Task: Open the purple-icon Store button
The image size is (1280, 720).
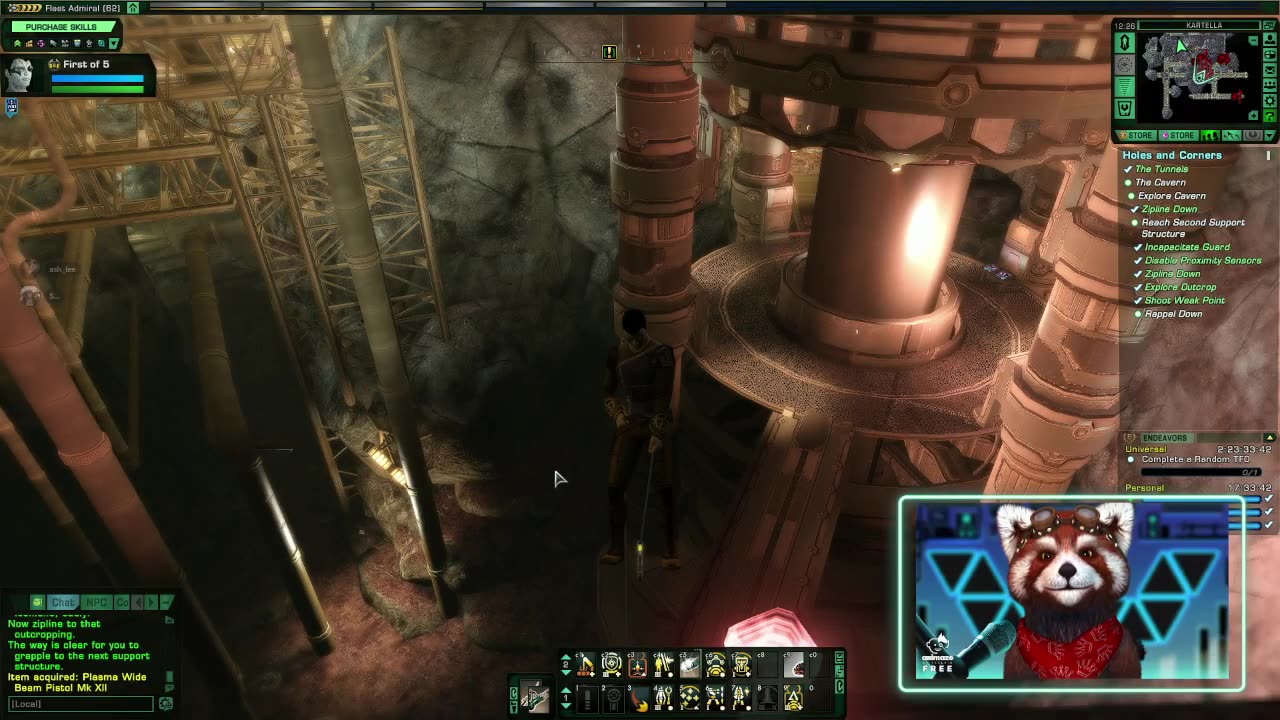Action: (x=1177, y=135)
